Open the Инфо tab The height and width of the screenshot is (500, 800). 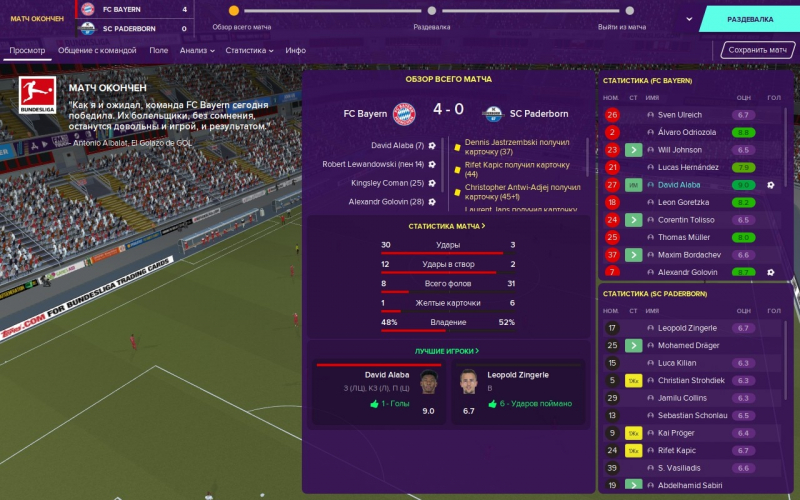295,50
